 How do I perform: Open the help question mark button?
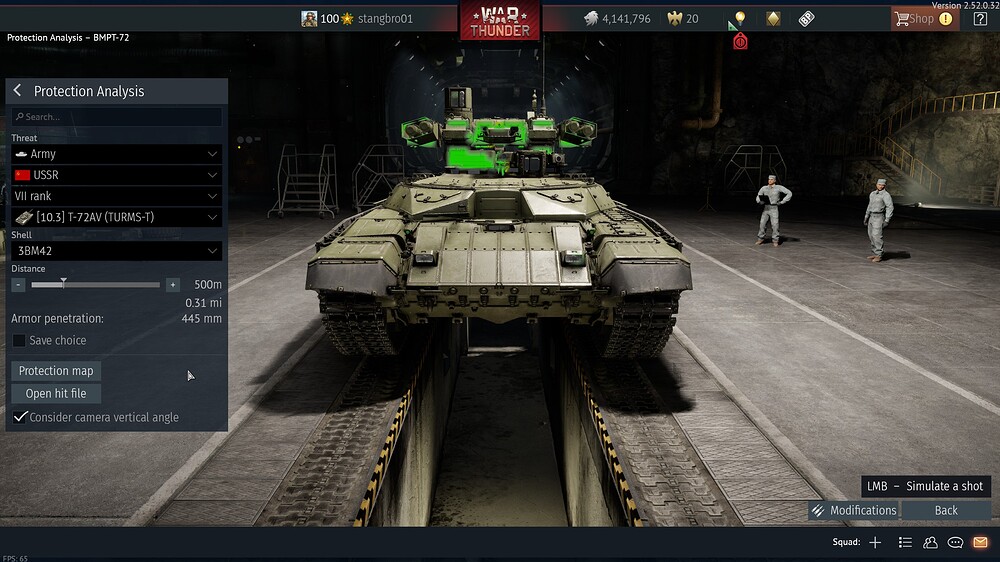click(980, 18)
